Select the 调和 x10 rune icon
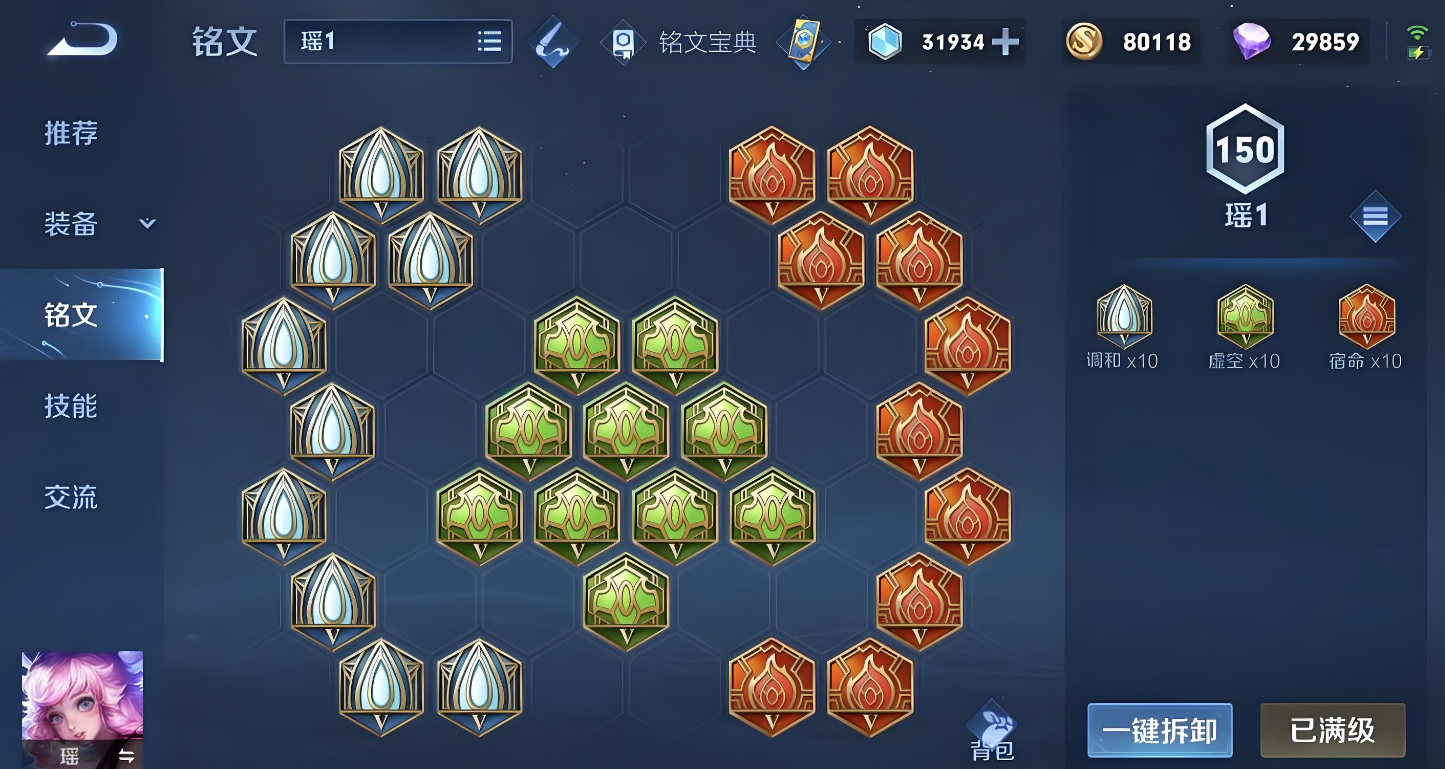The image size is (1445, 769). [1123, 318]
